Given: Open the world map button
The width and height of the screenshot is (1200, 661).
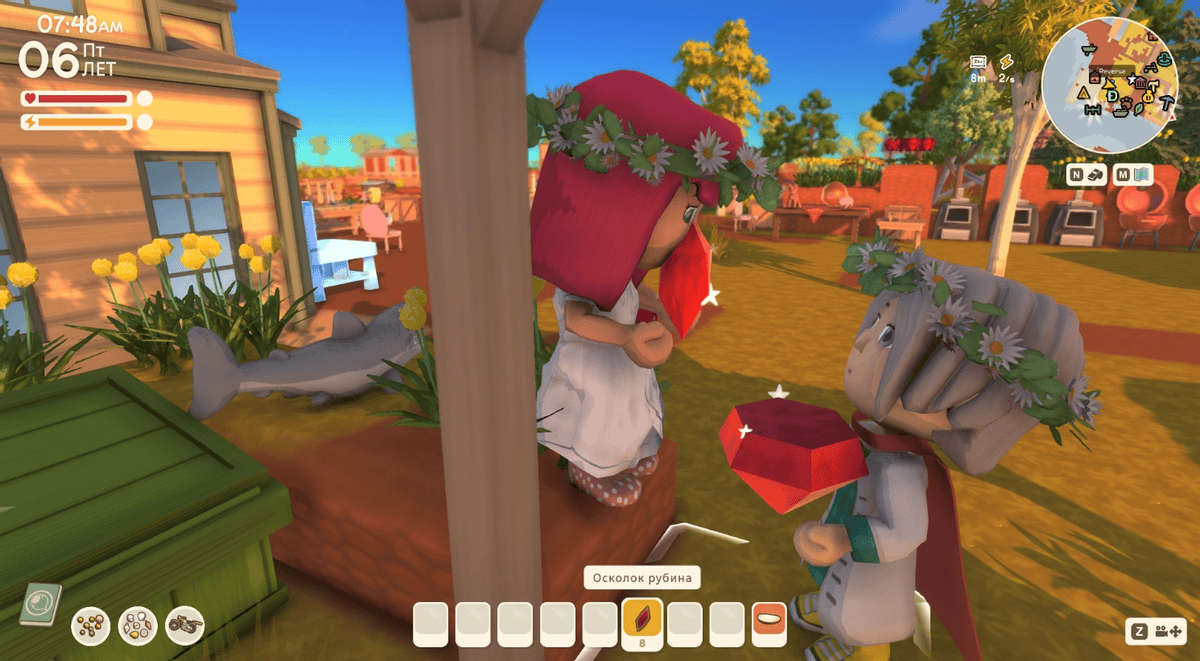Looking at the screenshot, I should coord(1135,175).
